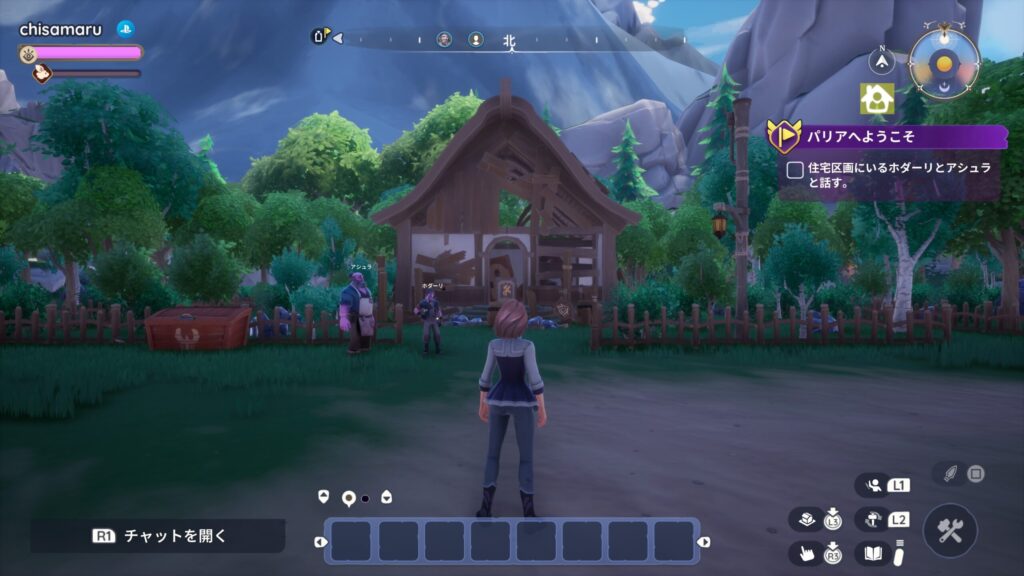Screen dimensions: 1024x576
Task: Choose the waving character emote icon
Action: (873, 486)
